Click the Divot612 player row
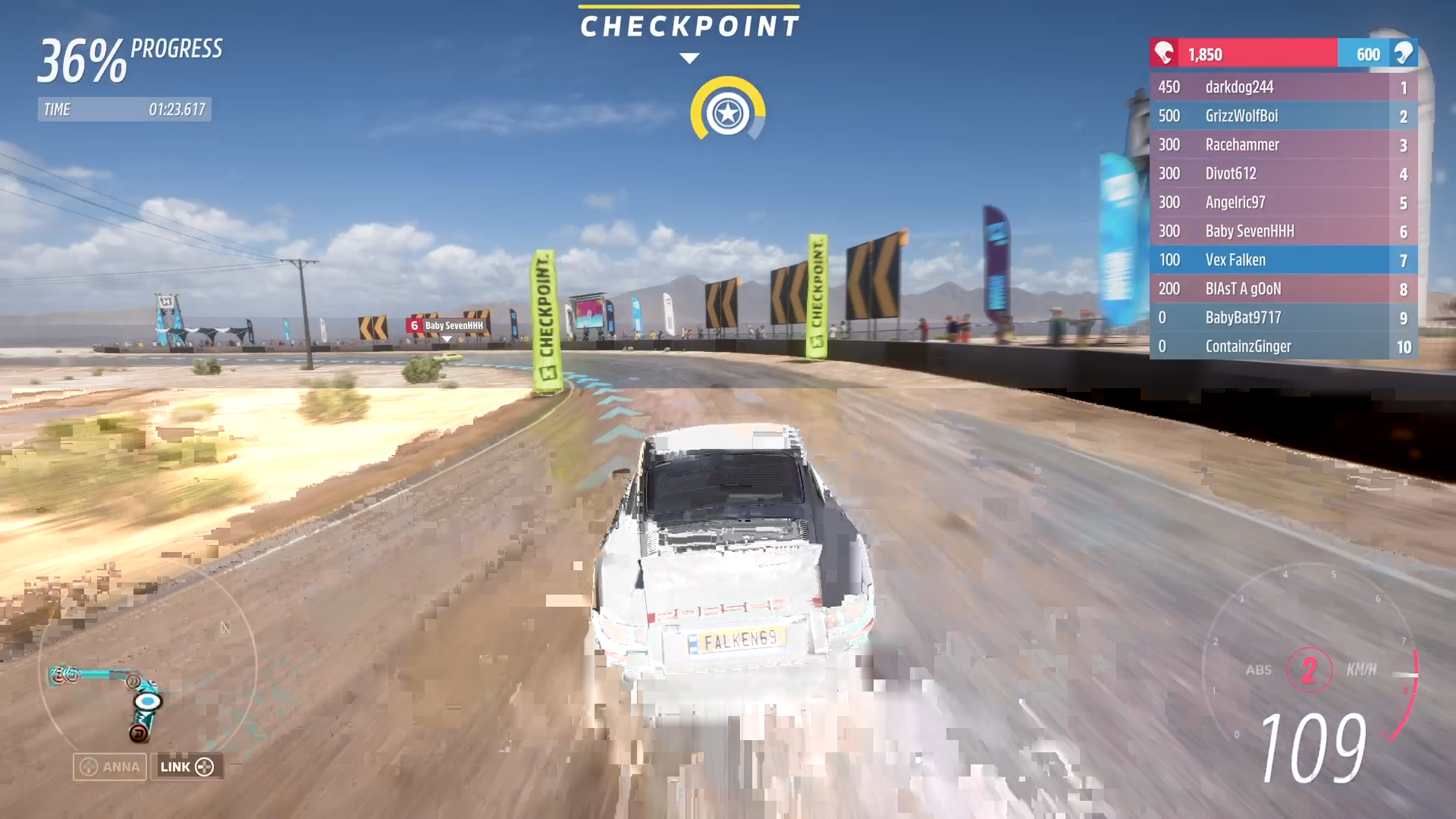This screenshot has height=819, width=1456. click(1283, 174)
